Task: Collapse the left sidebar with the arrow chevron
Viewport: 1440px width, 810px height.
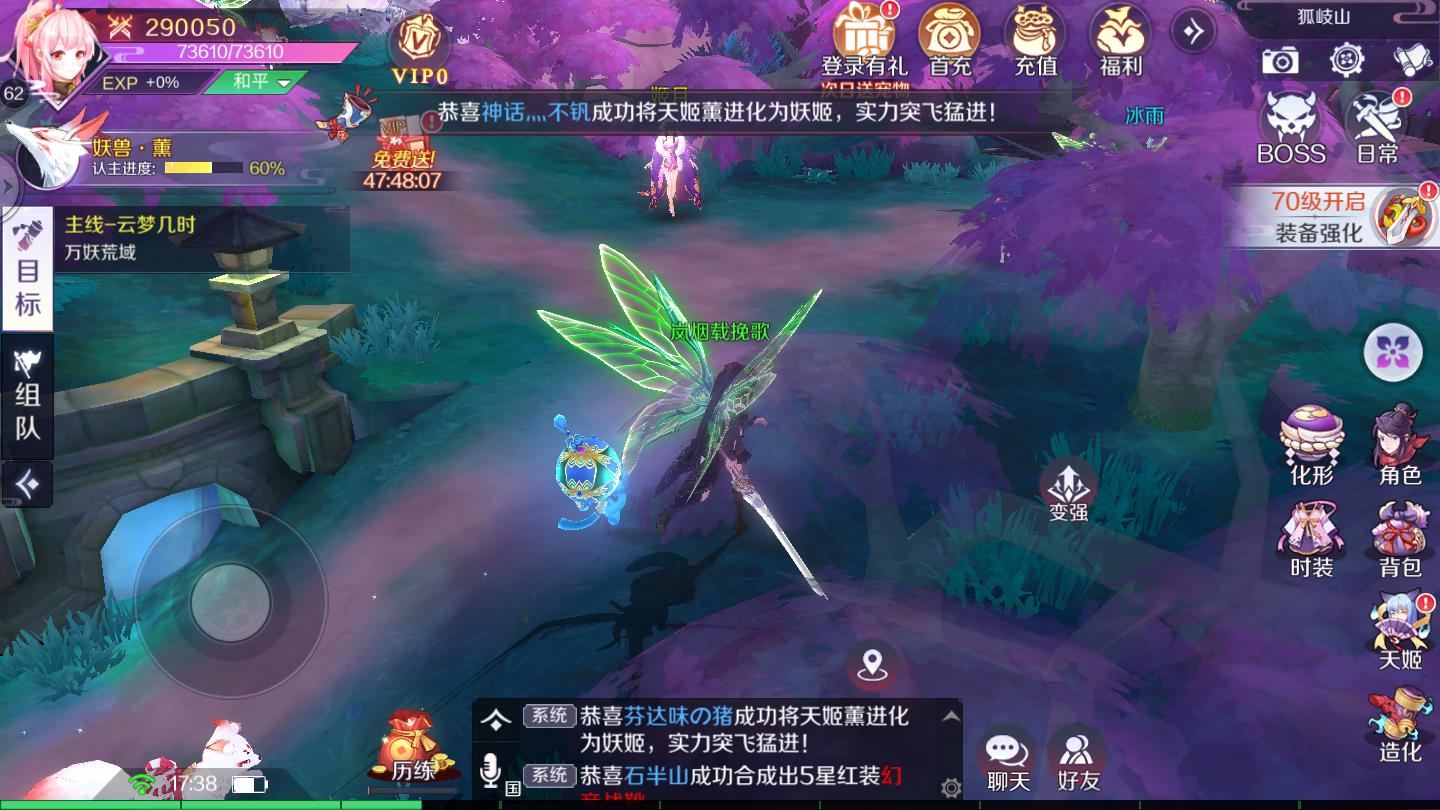Action: [x=27, y=487]
